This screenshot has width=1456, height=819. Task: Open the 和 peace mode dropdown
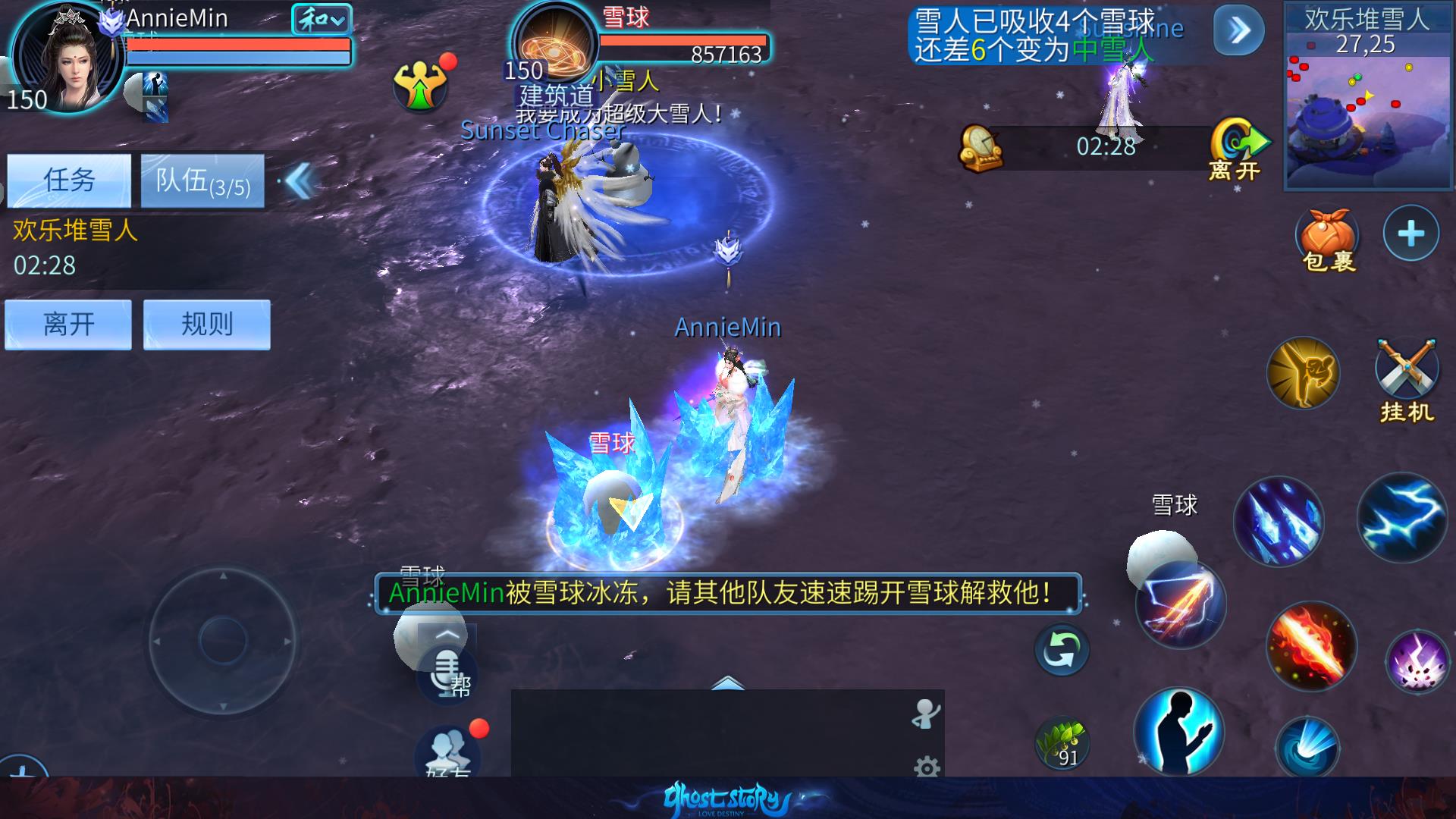[322, 20]
